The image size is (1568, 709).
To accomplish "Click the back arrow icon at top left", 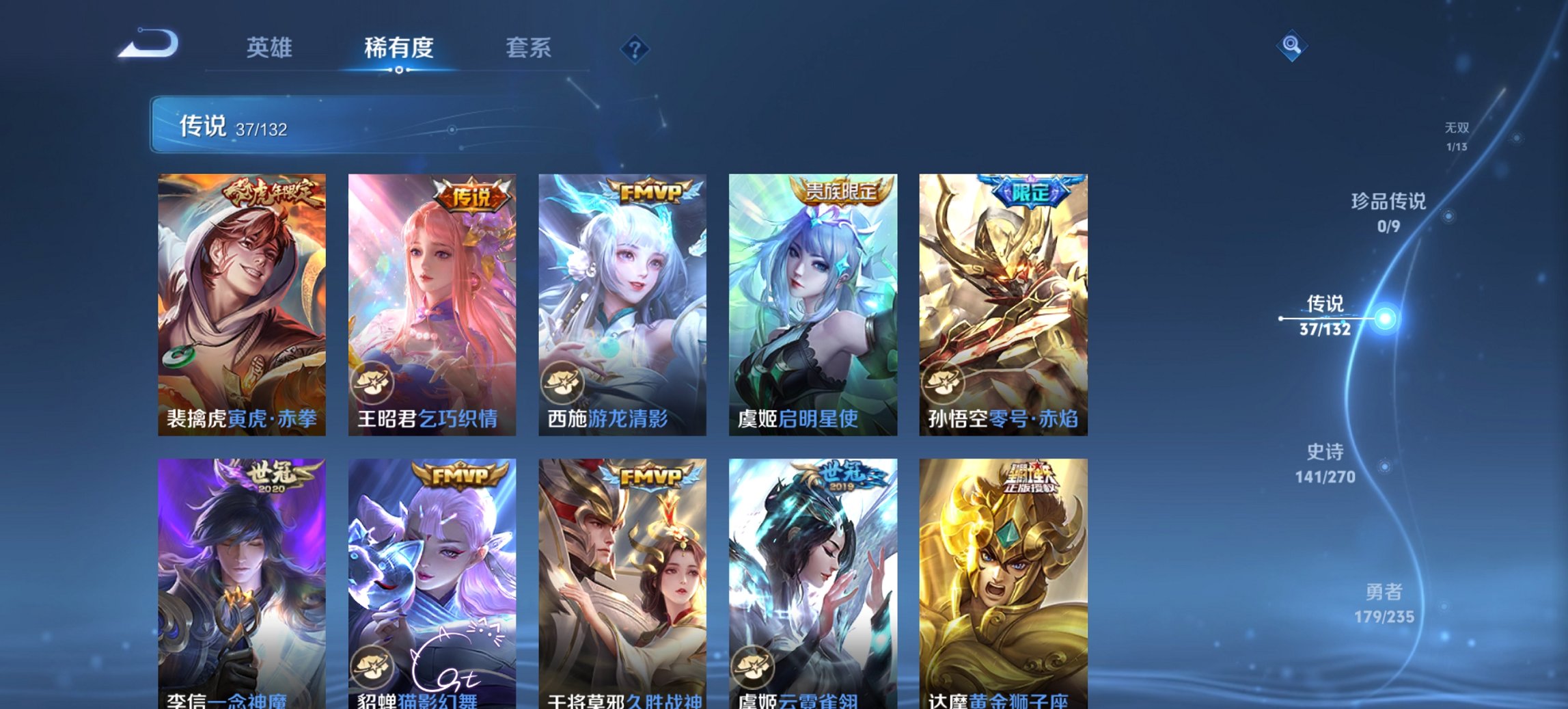I will (147, 43).
